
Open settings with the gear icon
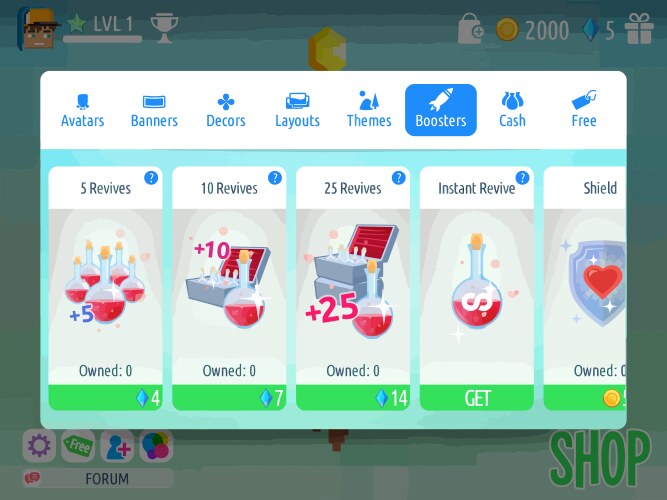tap(39, 446)
